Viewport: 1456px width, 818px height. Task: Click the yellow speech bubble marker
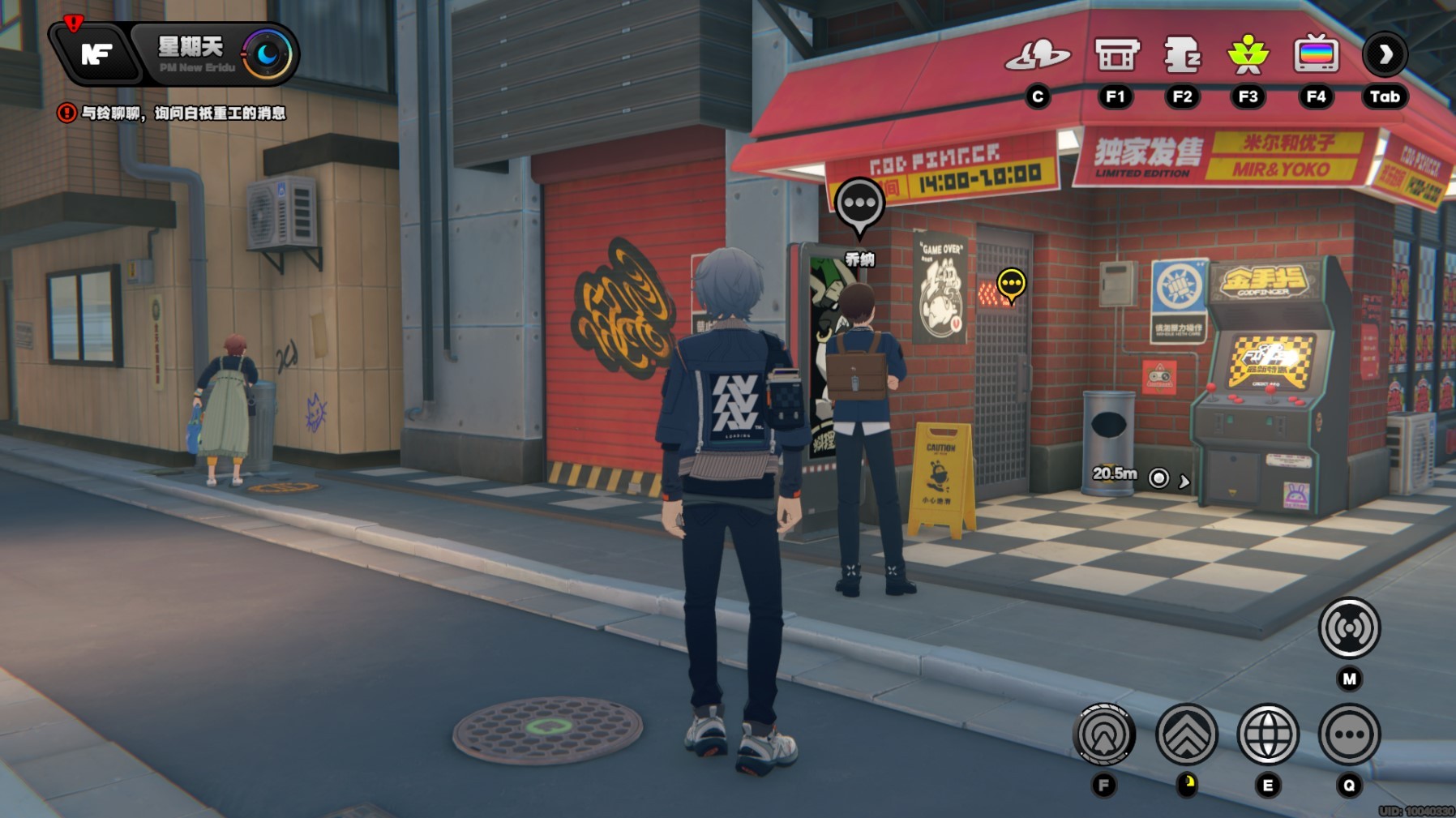tap(1011, 284)
